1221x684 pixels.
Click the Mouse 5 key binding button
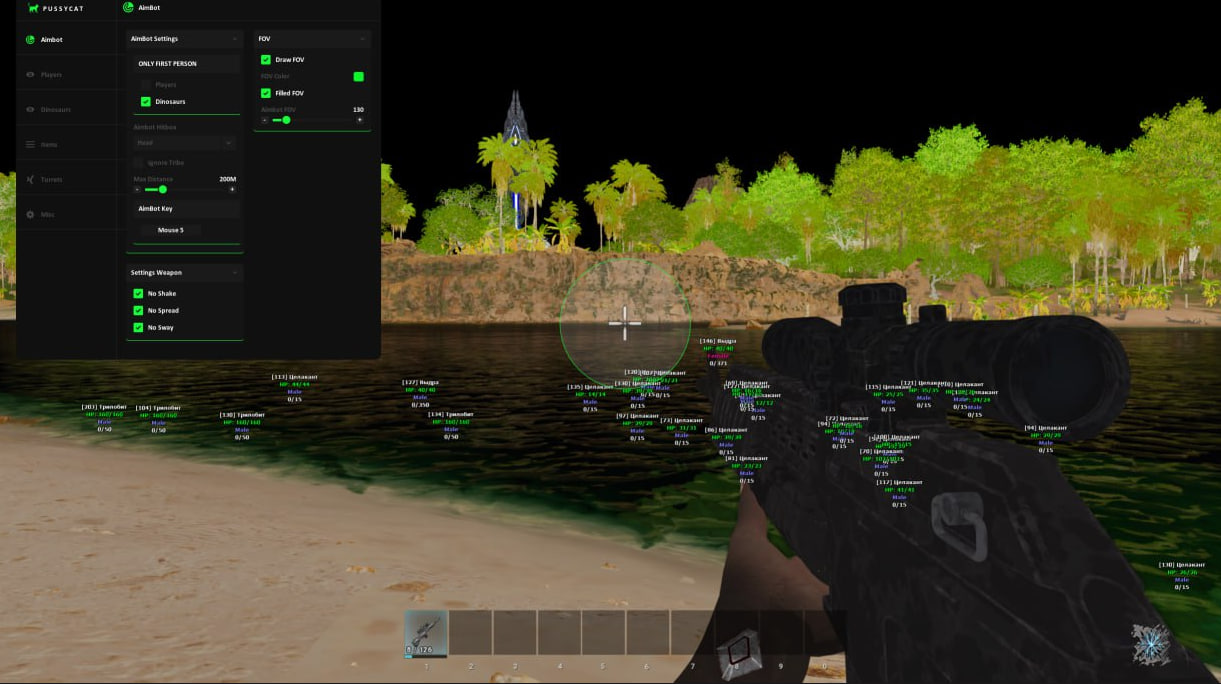[170, 230]
